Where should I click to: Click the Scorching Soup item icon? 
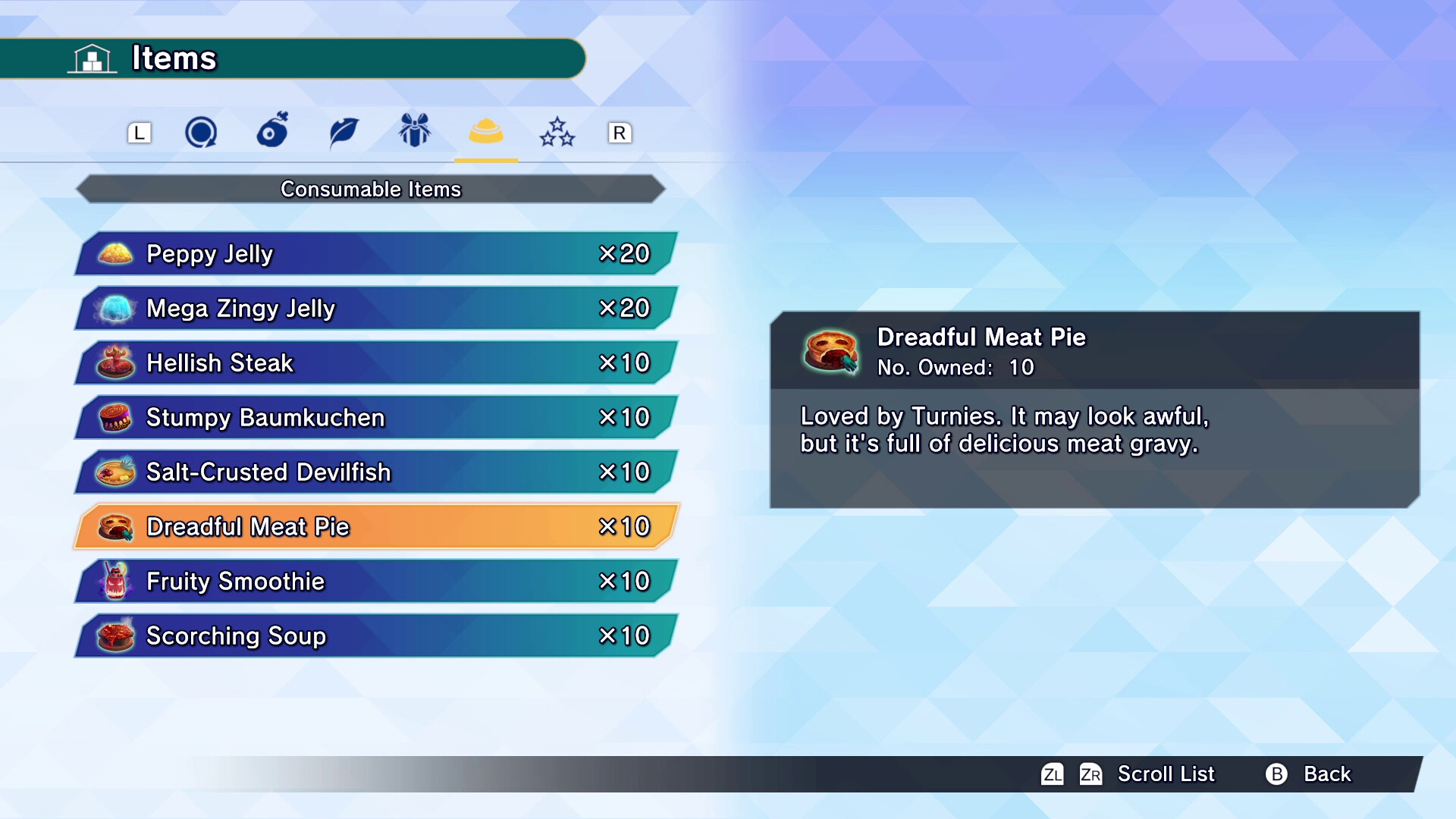tap(114, 636)
